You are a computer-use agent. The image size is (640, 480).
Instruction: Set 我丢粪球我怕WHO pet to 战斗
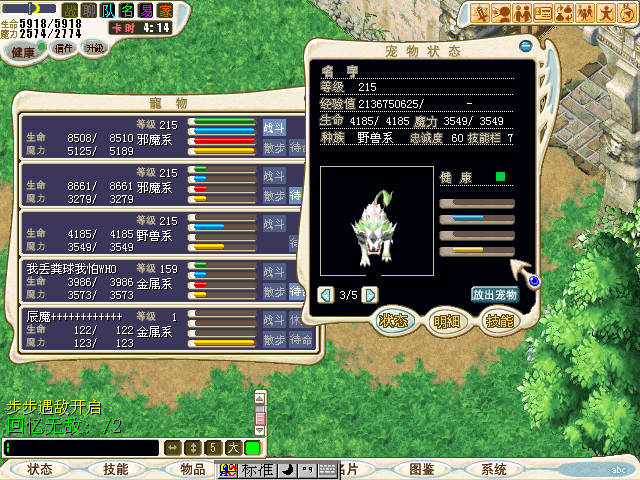(x=274, y=271)
